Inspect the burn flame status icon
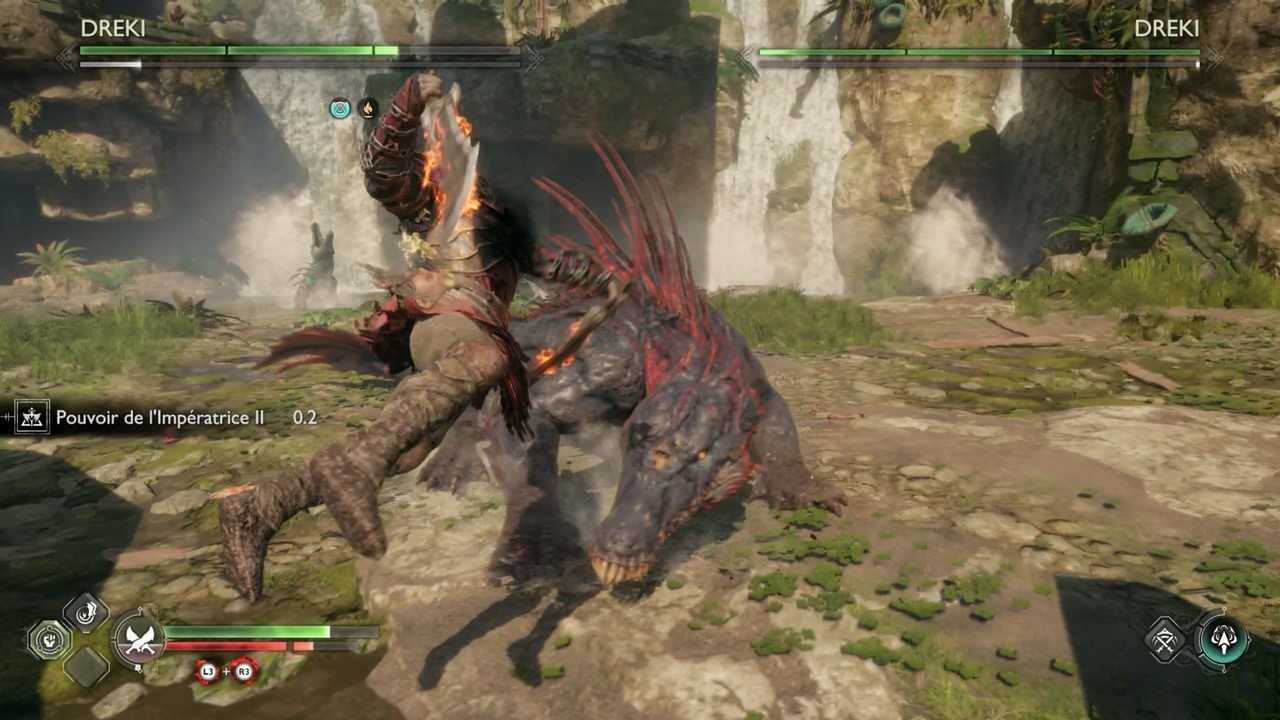Image resolution: width=1280 pixels, height=720 pixels. [368, 108]
